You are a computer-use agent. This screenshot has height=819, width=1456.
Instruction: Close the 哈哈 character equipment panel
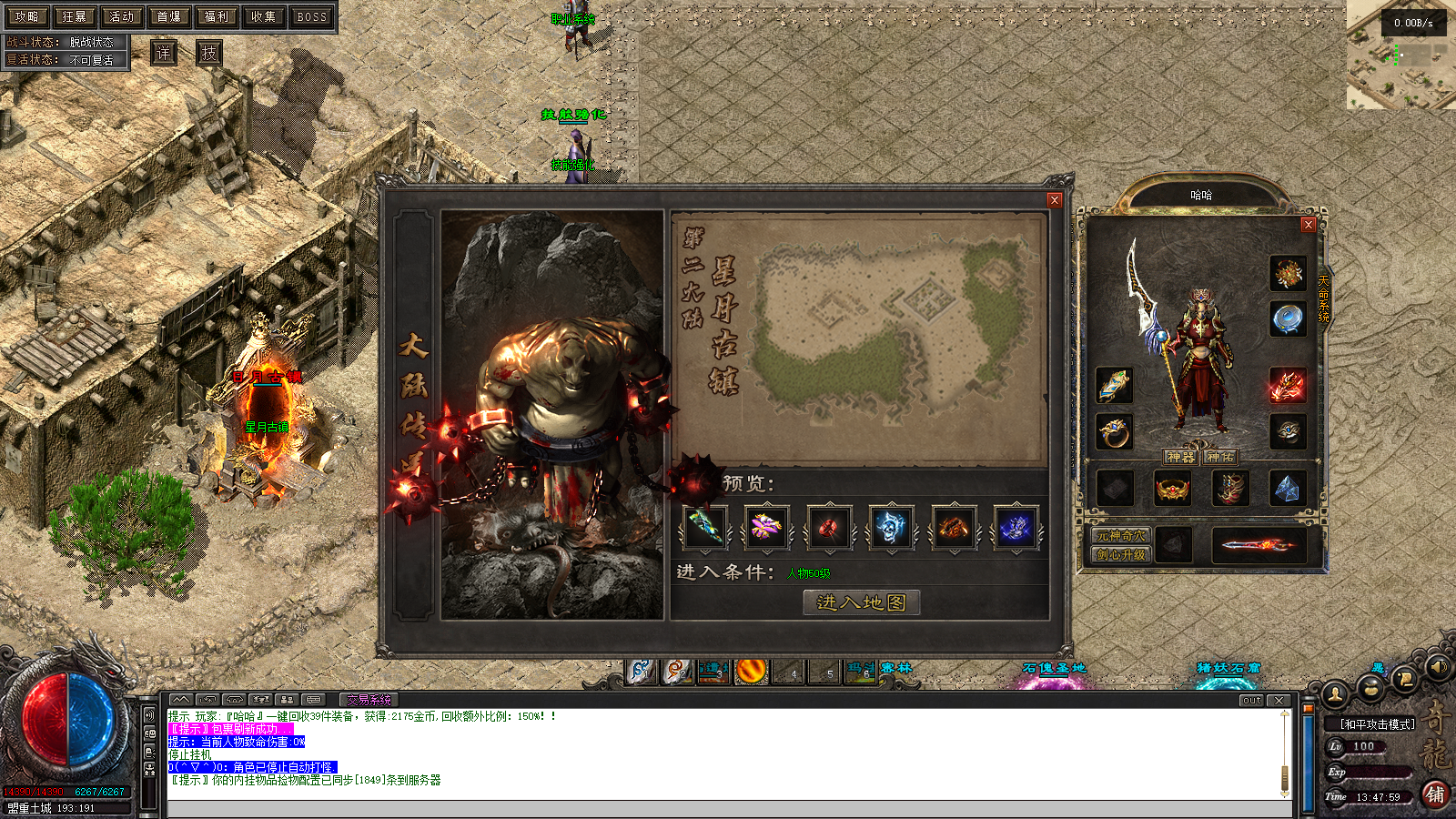[1308, 225]
